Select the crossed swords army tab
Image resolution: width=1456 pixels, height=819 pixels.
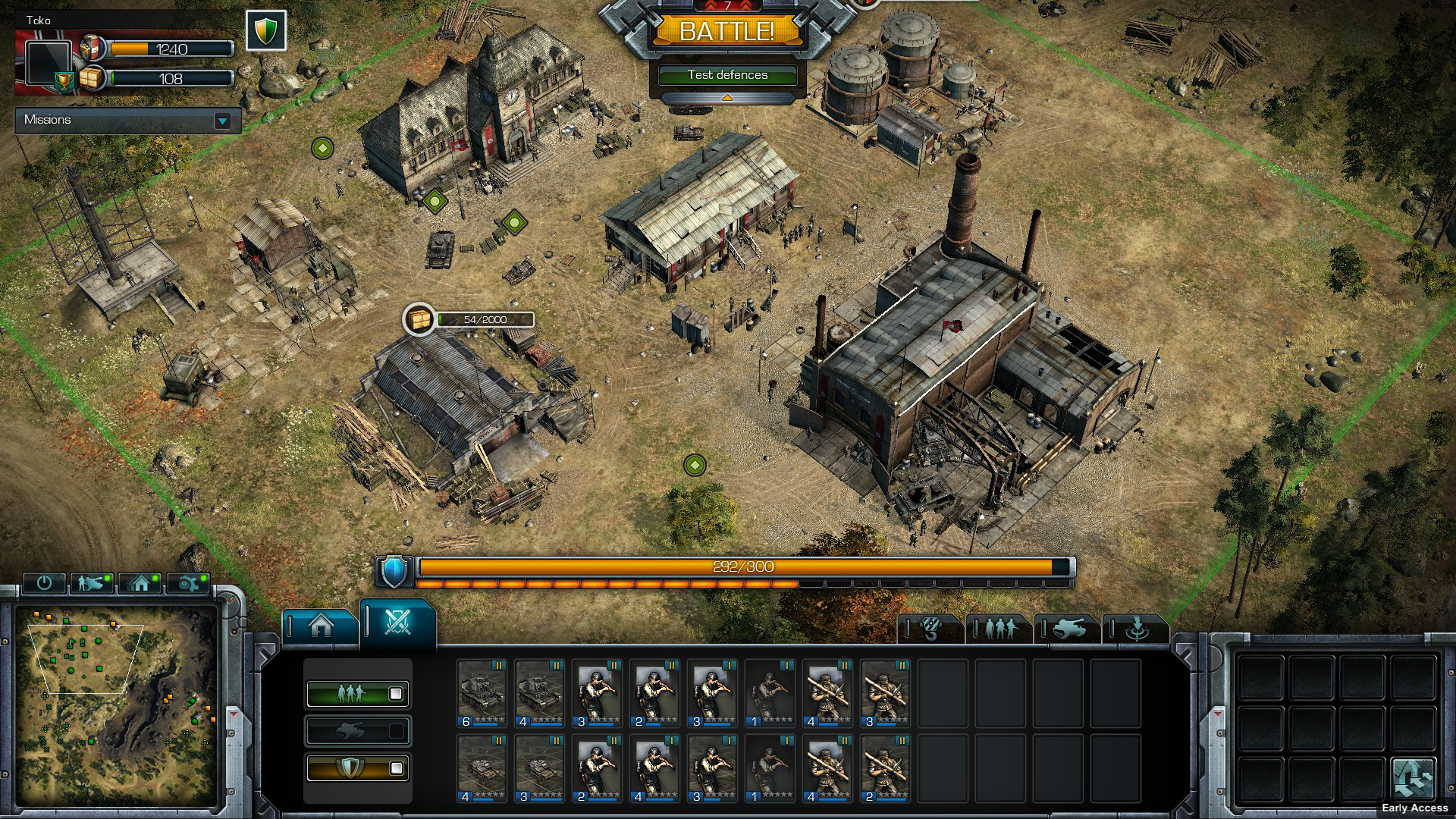(397, 622)
